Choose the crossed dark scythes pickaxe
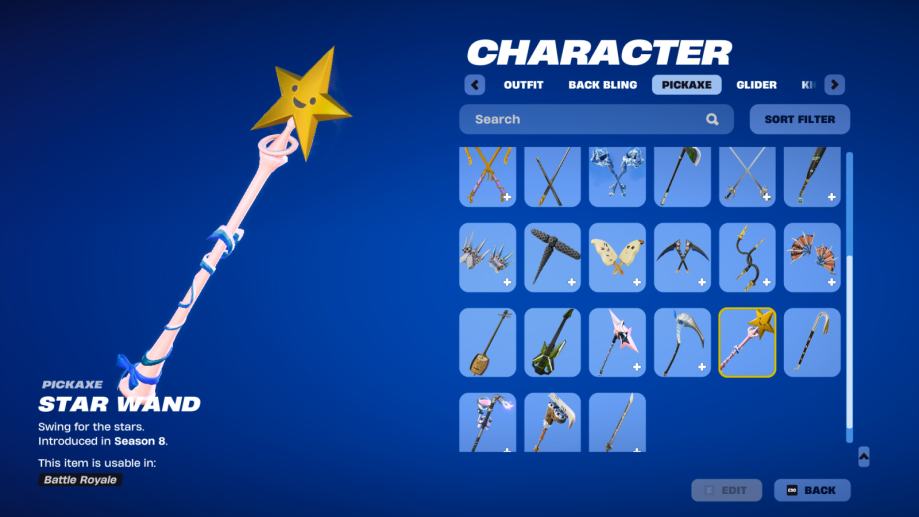Viewport: 919px width, 517px height. point(682,257)
